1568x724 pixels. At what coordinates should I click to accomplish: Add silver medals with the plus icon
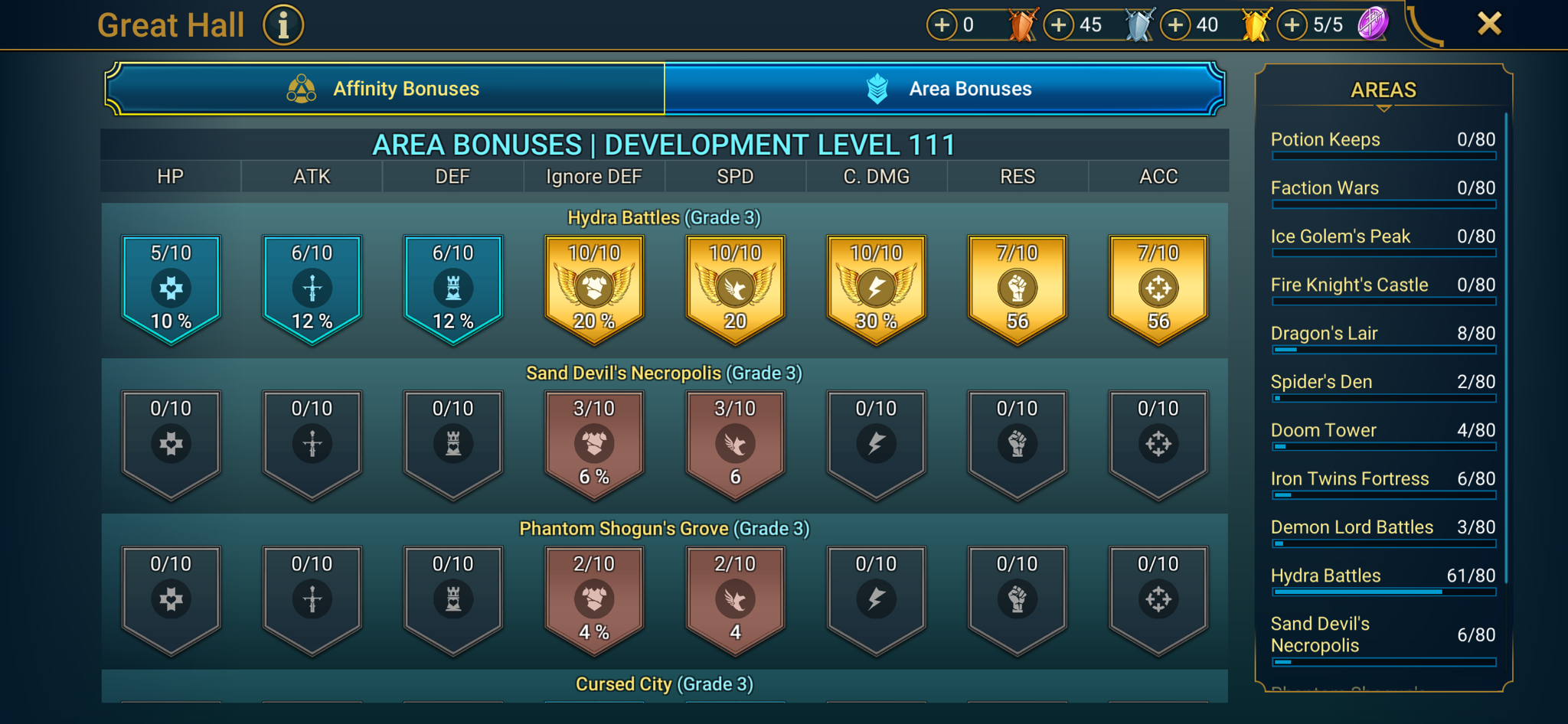point(1059,24)
